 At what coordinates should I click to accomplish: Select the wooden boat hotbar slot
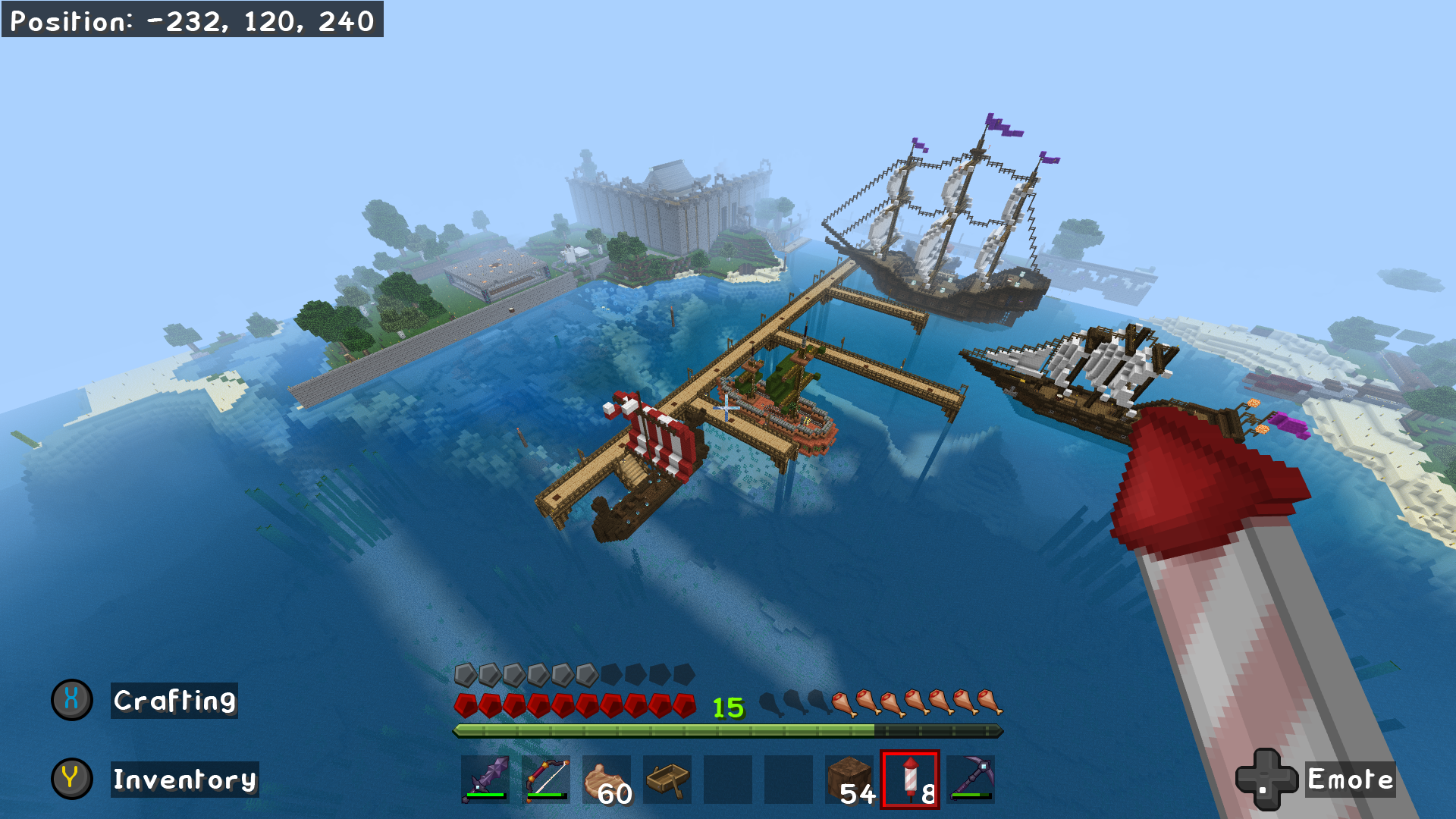(x=667, y=779)
